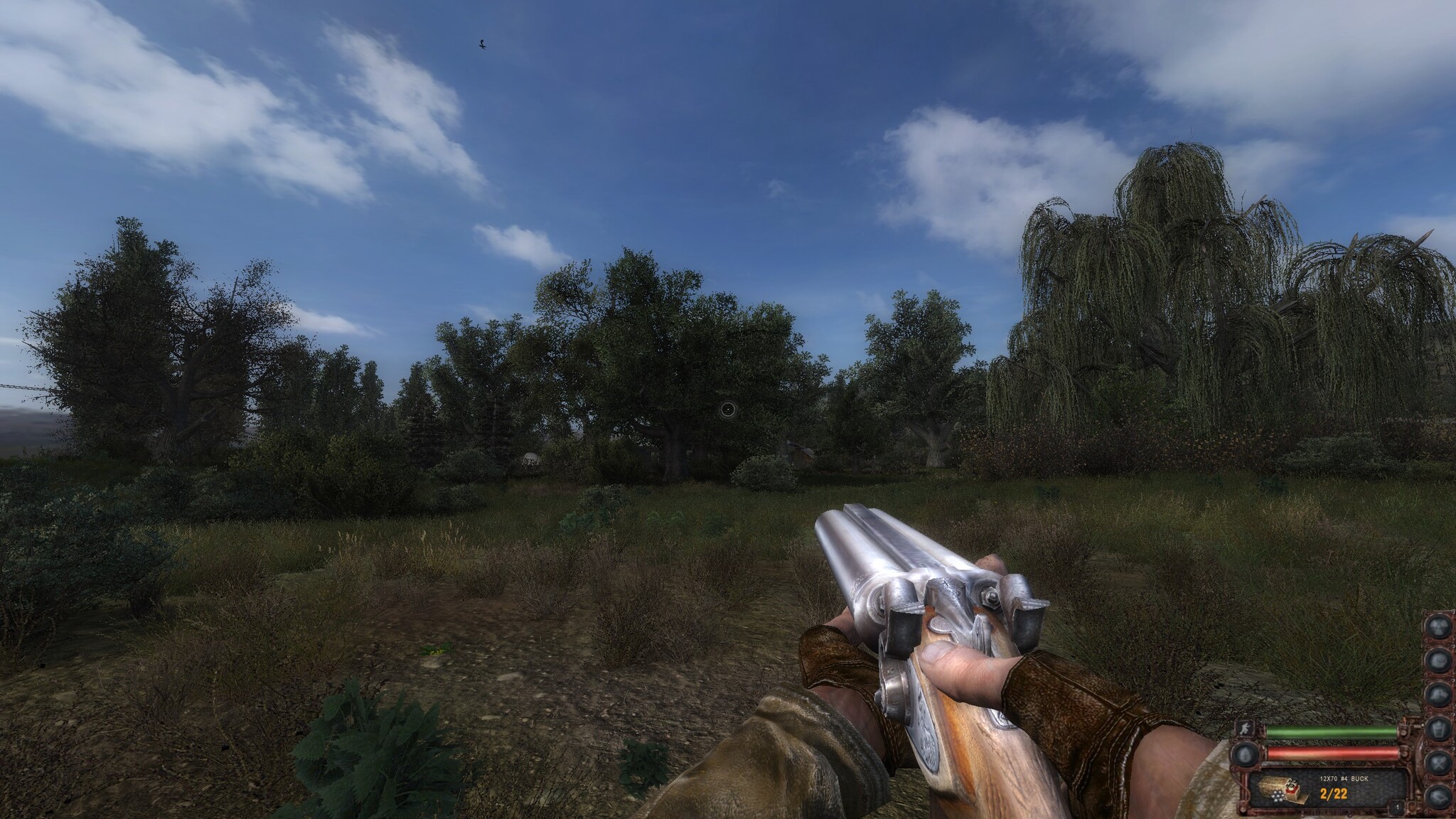The height and width of the screenshot is (819, 1456).
Task: Select the drinking cup thirst icon
Action: point(1440,727)
